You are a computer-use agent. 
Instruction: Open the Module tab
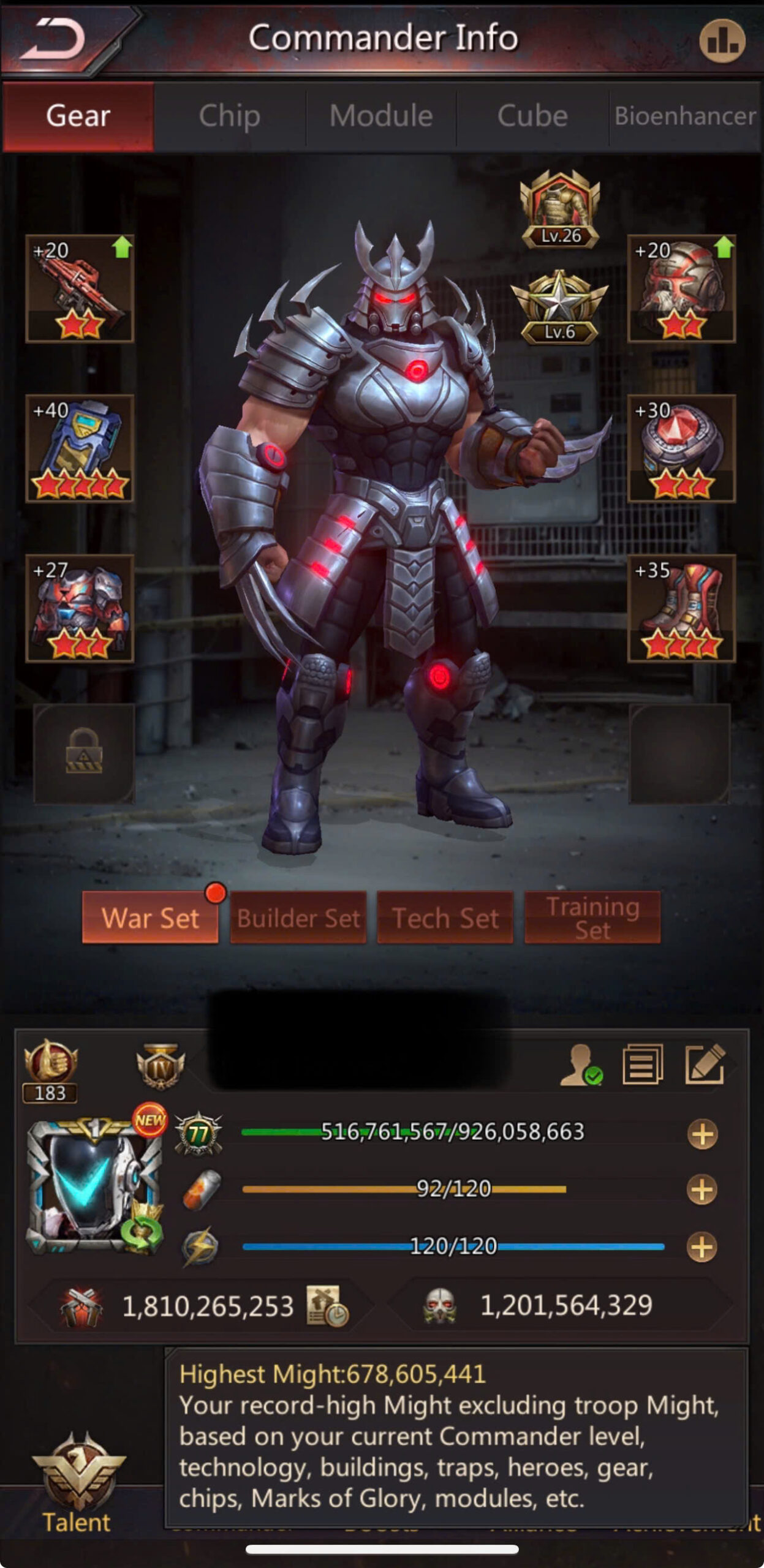click(x=381, y=116)
